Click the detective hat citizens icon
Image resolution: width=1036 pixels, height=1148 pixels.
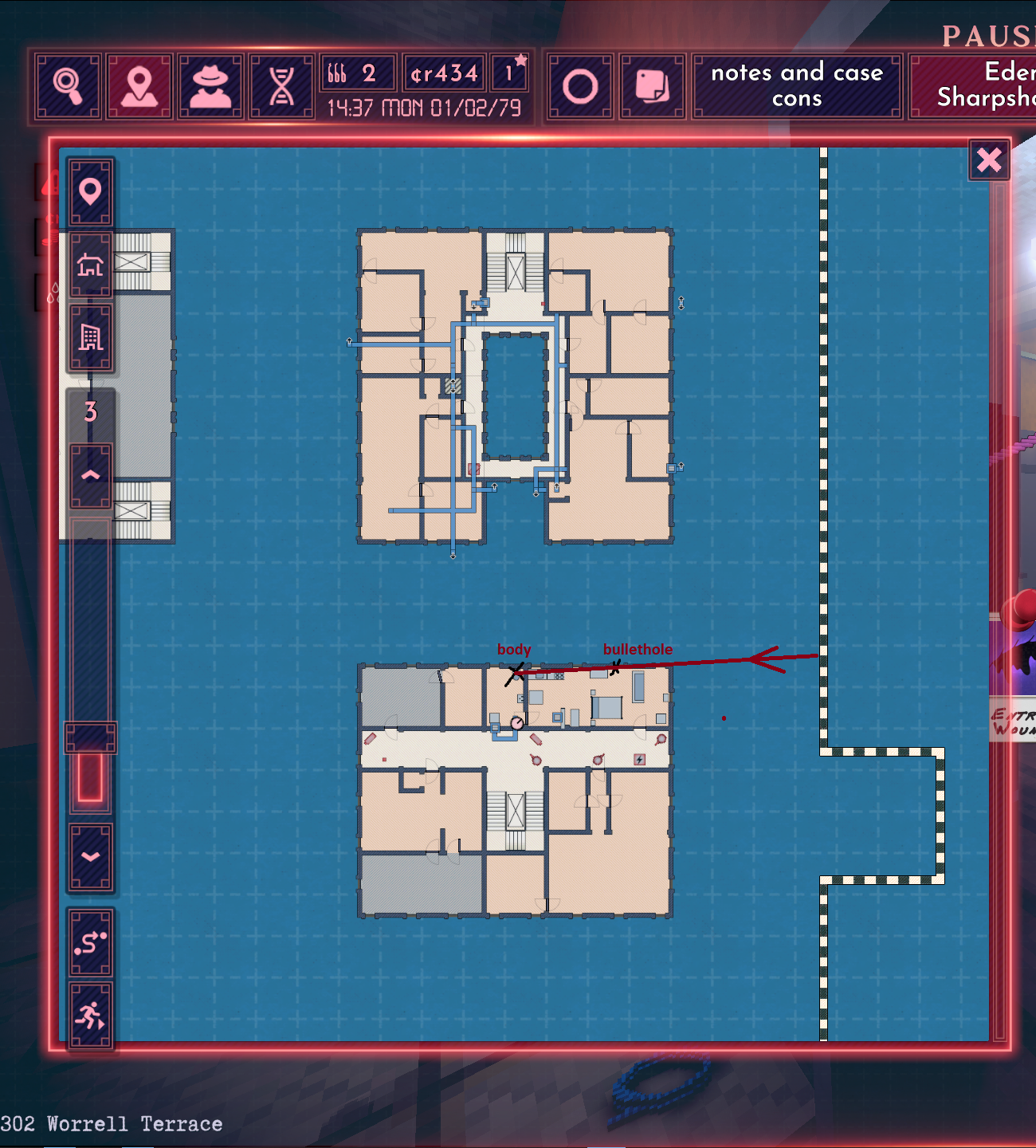click(x=210, y=85)
